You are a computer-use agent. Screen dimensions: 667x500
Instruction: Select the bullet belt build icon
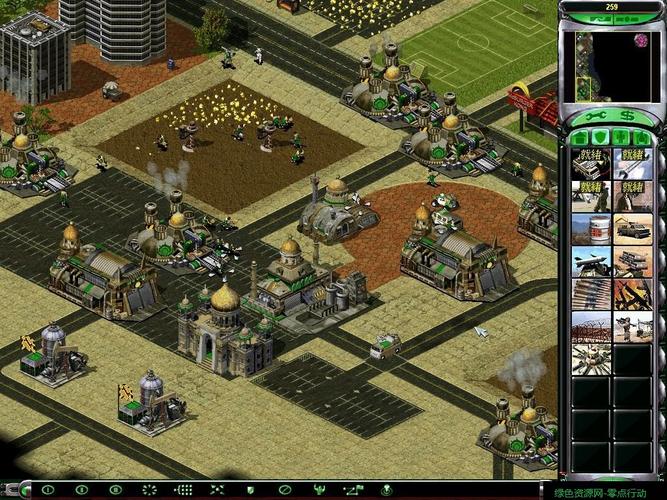tap(592, 294)
